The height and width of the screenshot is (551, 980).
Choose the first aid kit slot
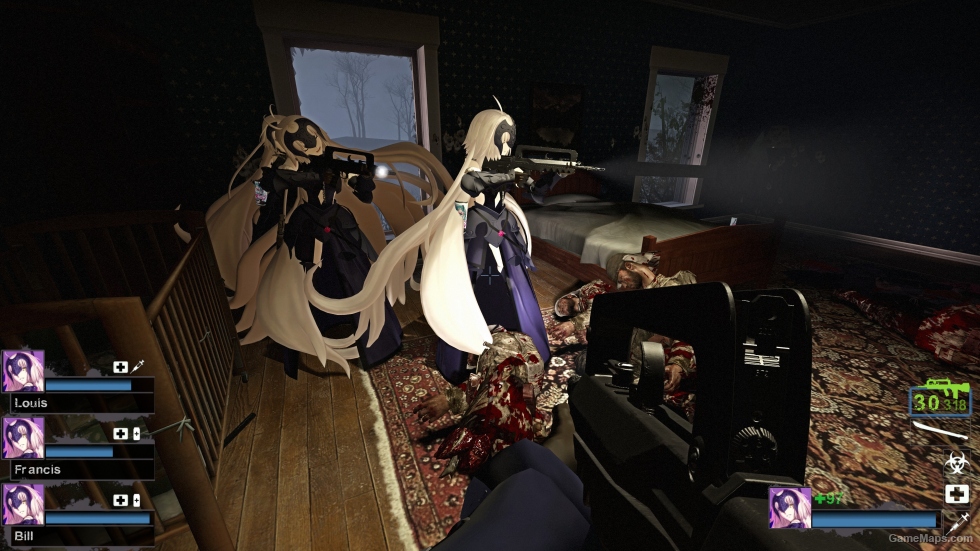(x=956, y=494)
